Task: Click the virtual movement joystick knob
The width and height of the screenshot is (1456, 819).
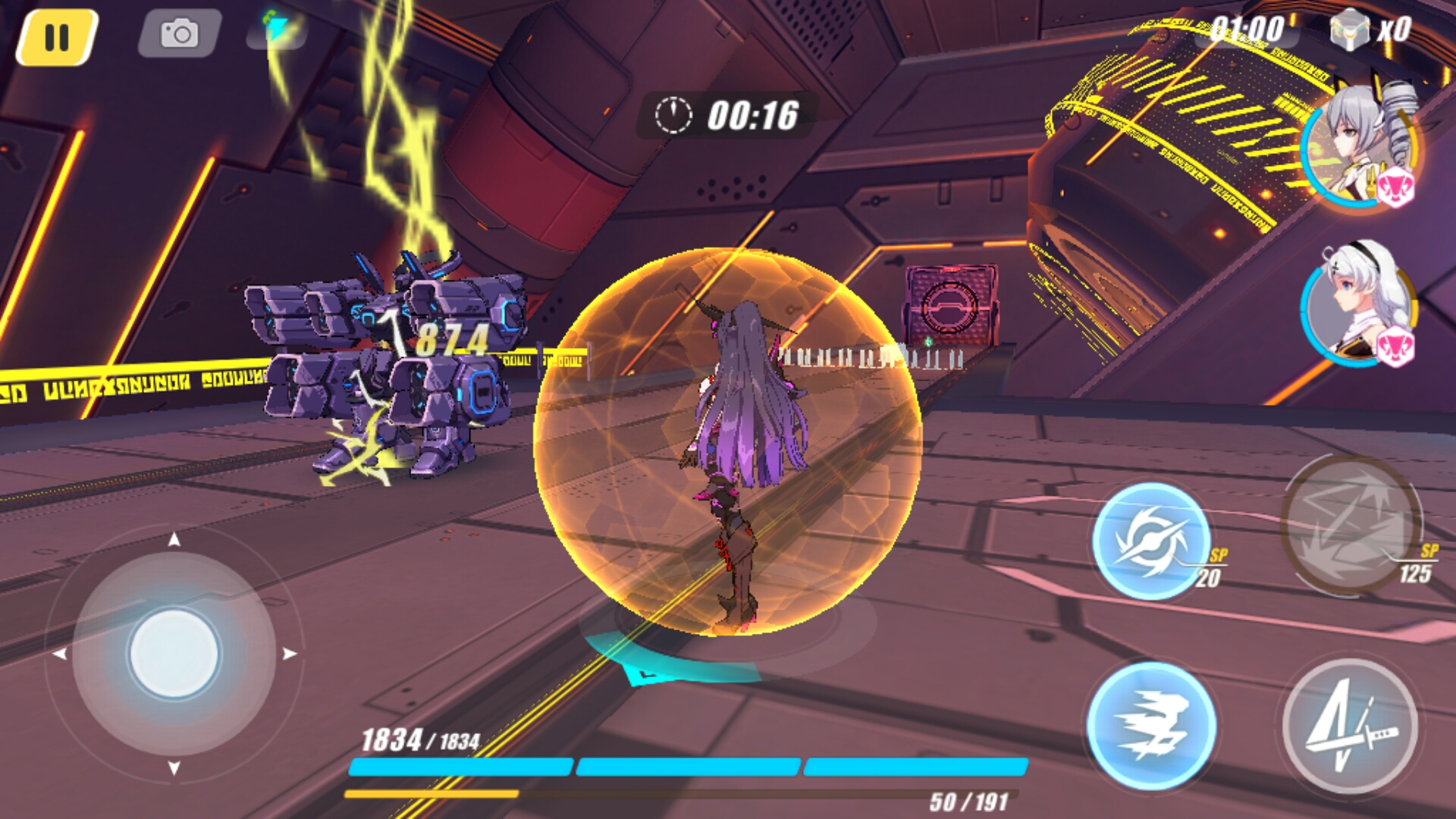Action: [174, 653]
